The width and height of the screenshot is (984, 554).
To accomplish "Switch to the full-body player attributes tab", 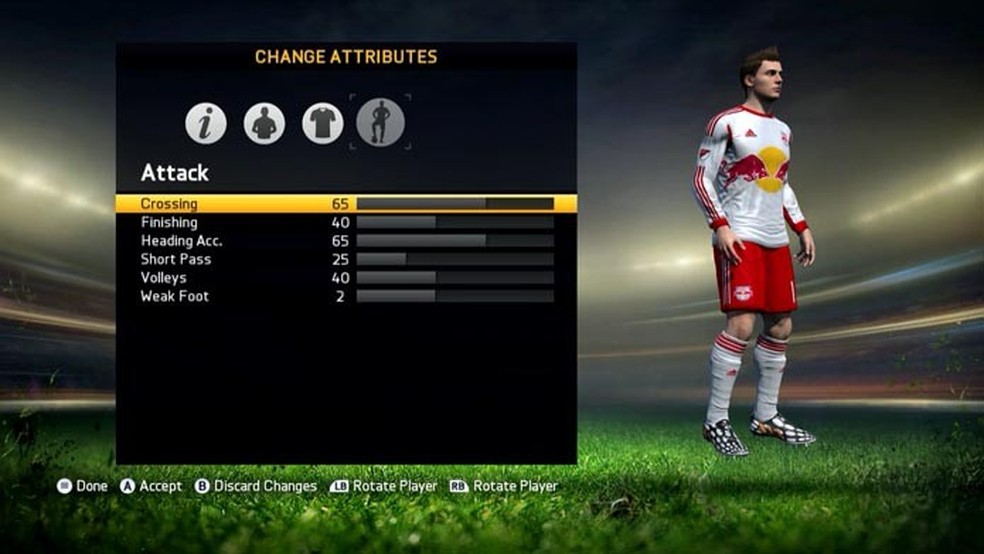I will (x=381, y=122).
